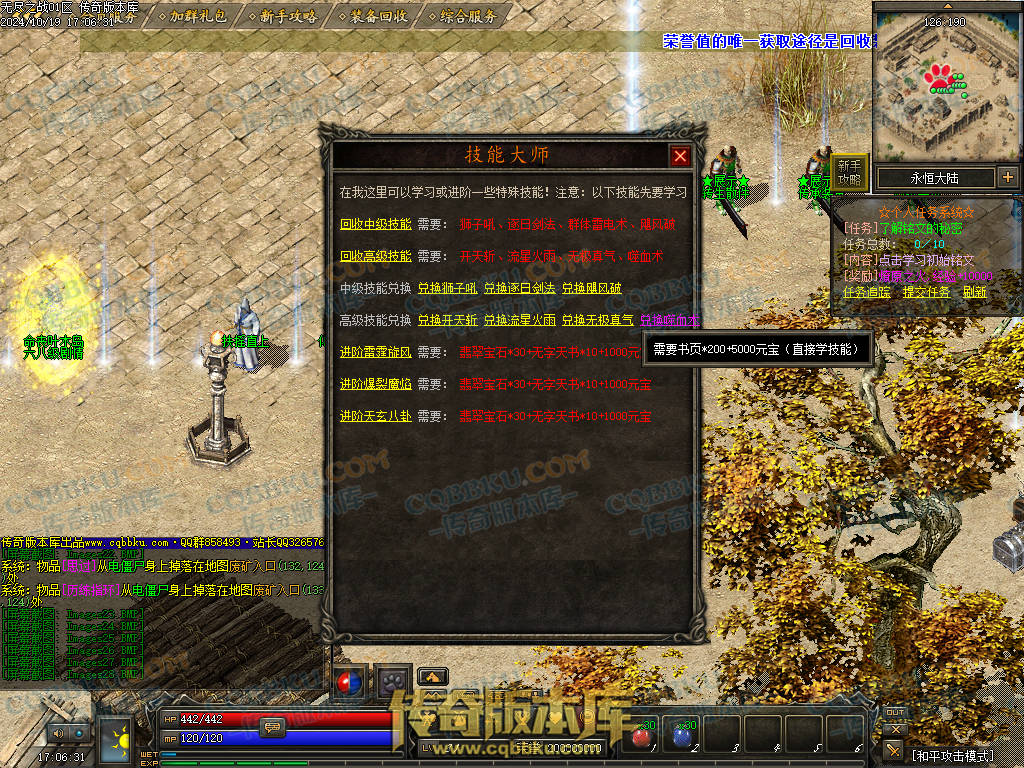1024x768 pixels.
Task: Close the 技能大师 dialog window
Action: coord(680,156)
